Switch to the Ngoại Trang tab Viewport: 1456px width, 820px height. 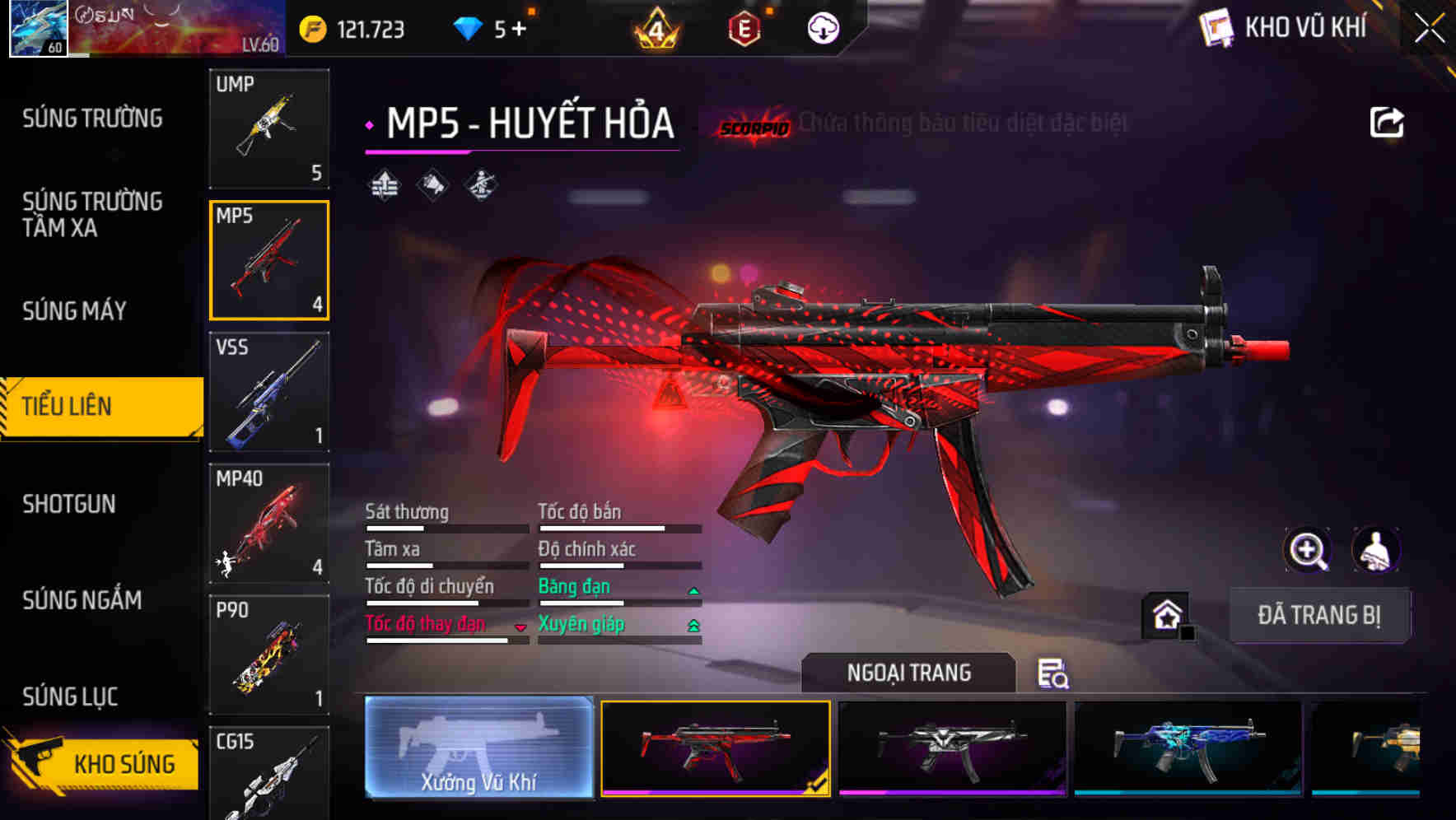click(x=909, y=673)
